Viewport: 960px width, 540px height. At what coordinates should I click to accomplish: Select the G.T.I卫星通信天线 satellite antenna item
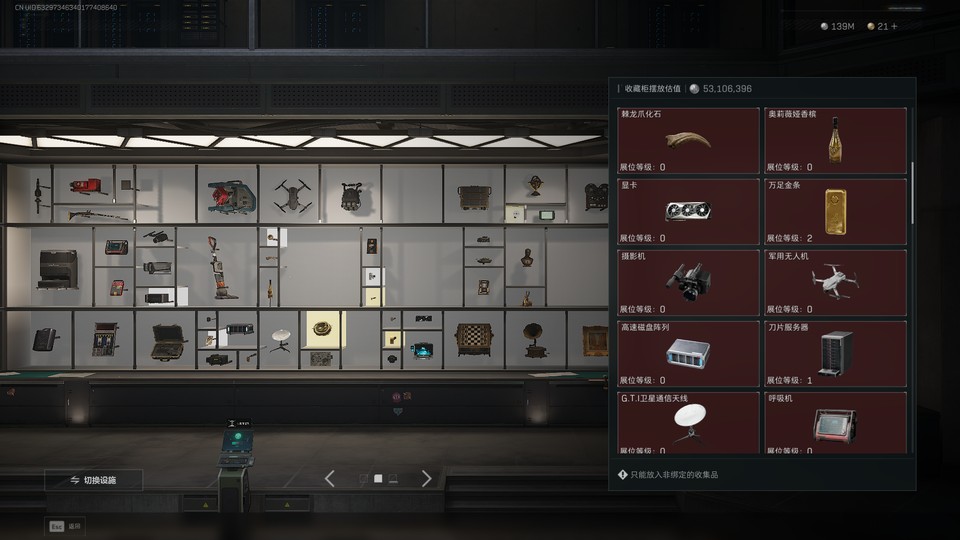[688, 423]
